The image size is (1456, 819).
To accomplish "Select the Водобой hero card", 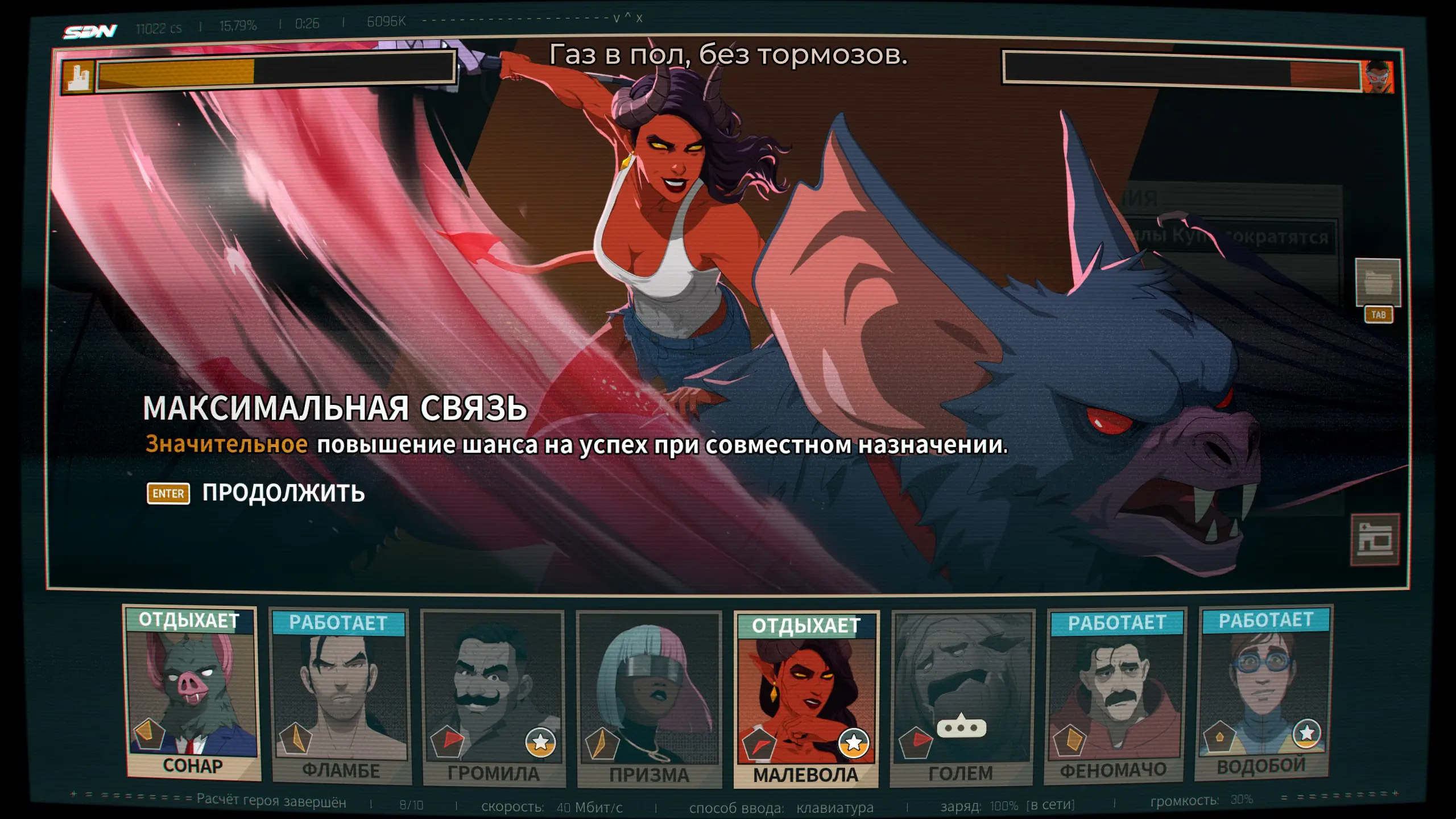I will tap(1264, 694).
